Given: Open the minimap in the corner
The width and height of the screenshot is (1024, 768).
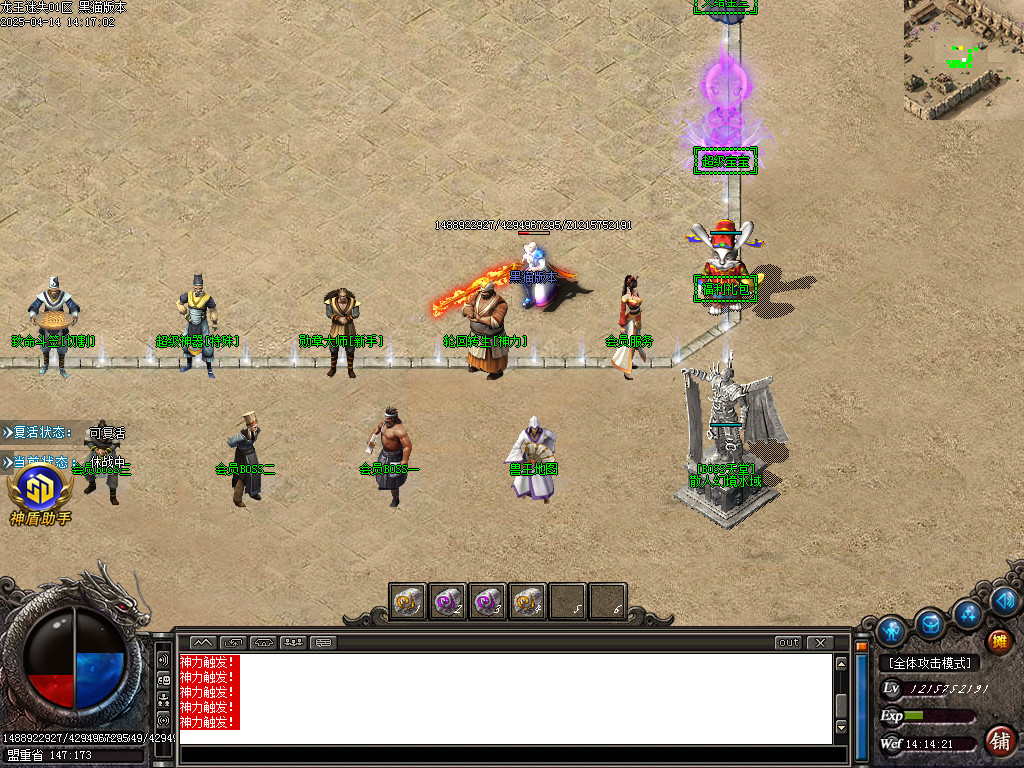Looking at the screenshot, I should [963, 58].
